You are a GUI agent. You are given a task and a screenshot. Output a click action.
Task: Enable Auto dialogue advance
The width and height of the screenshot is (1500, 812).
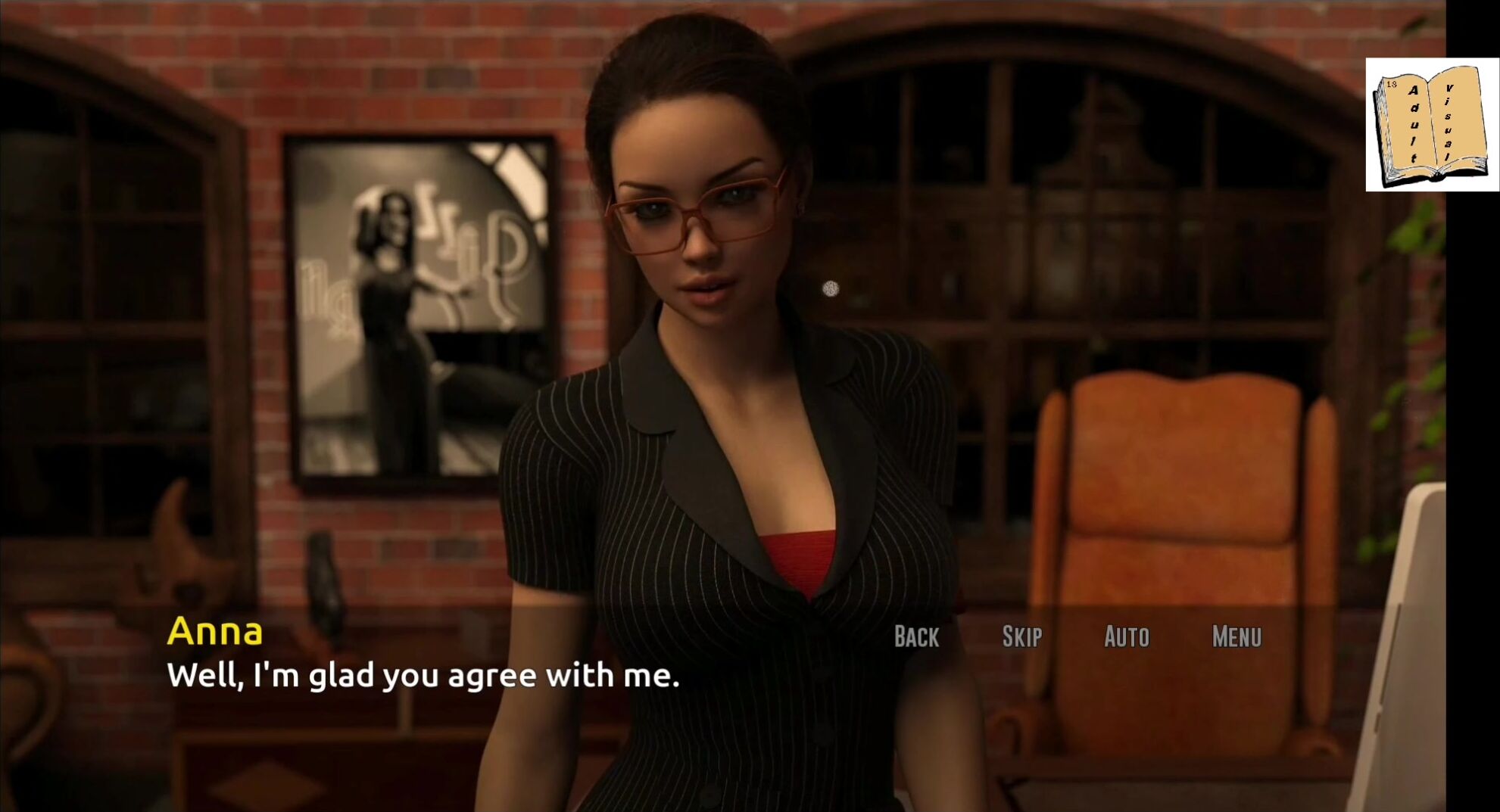(x=1126, y=637)
